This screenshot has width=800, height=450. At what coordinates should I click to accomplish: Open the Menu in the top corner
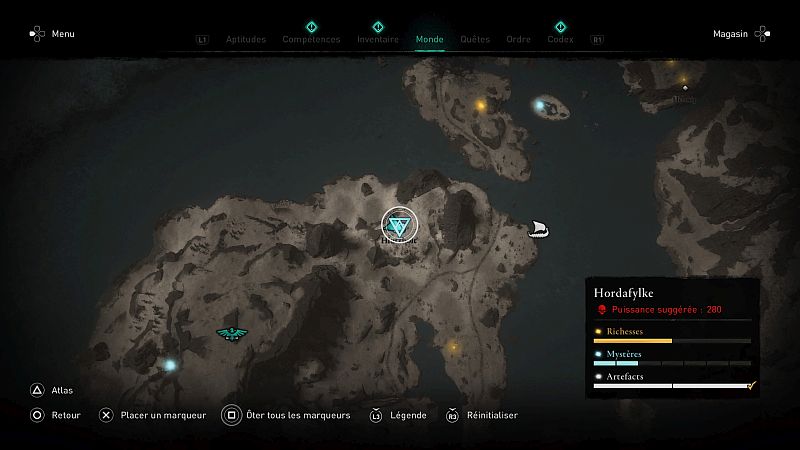pyautogui.click(x=52, y=34)
